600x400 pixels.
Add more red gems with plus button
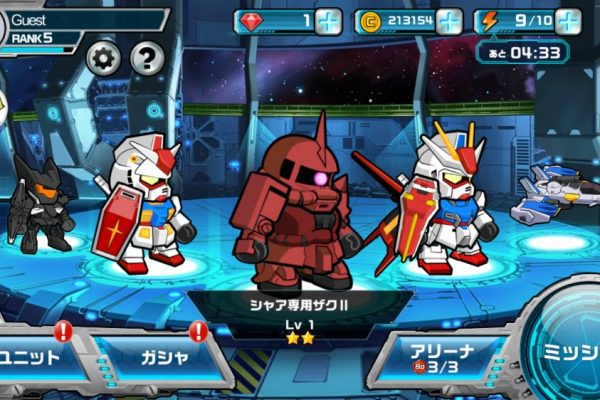click(x=329, y=21)
